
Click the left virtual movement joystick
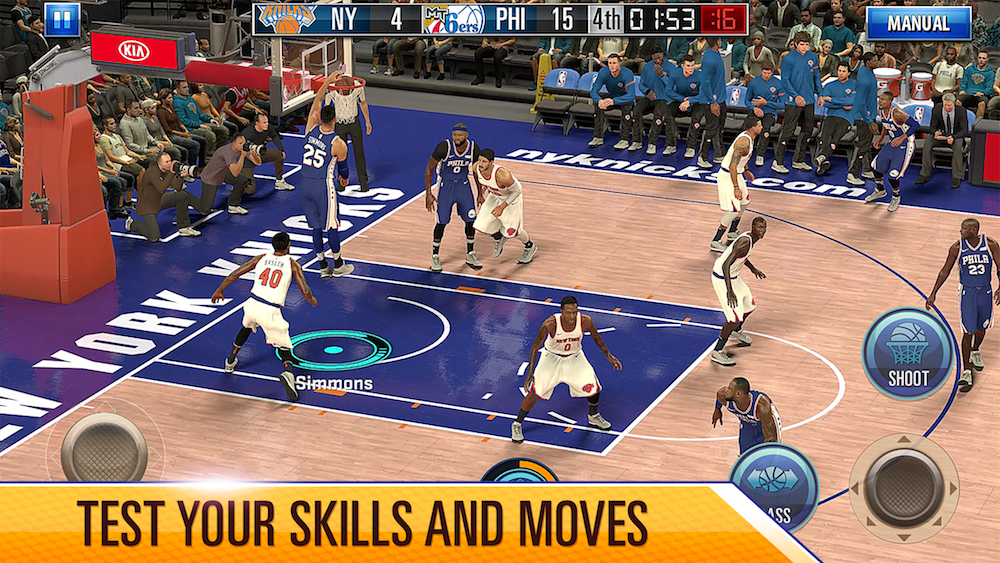click(x=104, y=447)
